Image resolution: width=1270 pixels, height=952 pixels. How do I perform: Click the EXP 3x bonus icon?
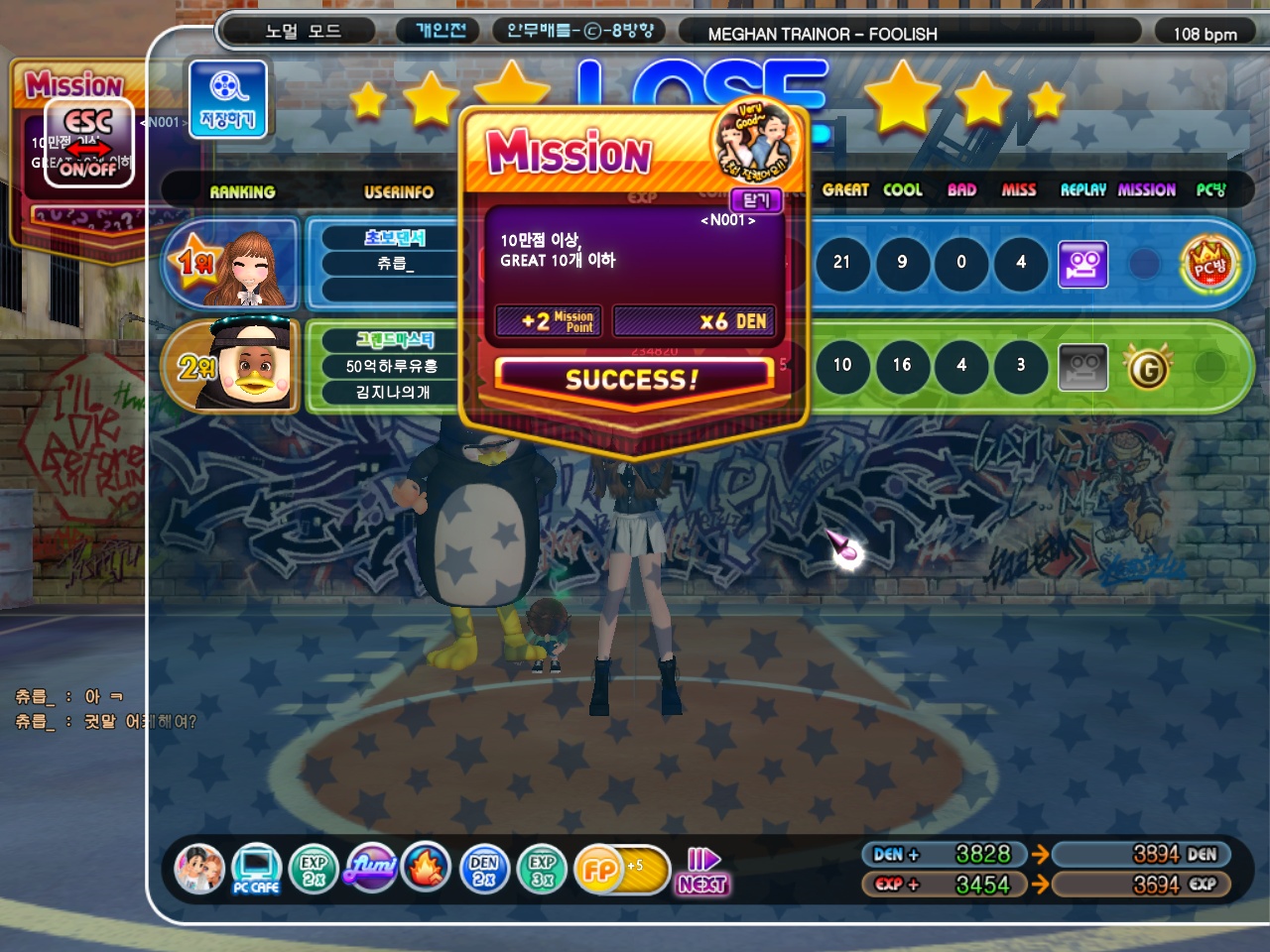click(542, 869)
